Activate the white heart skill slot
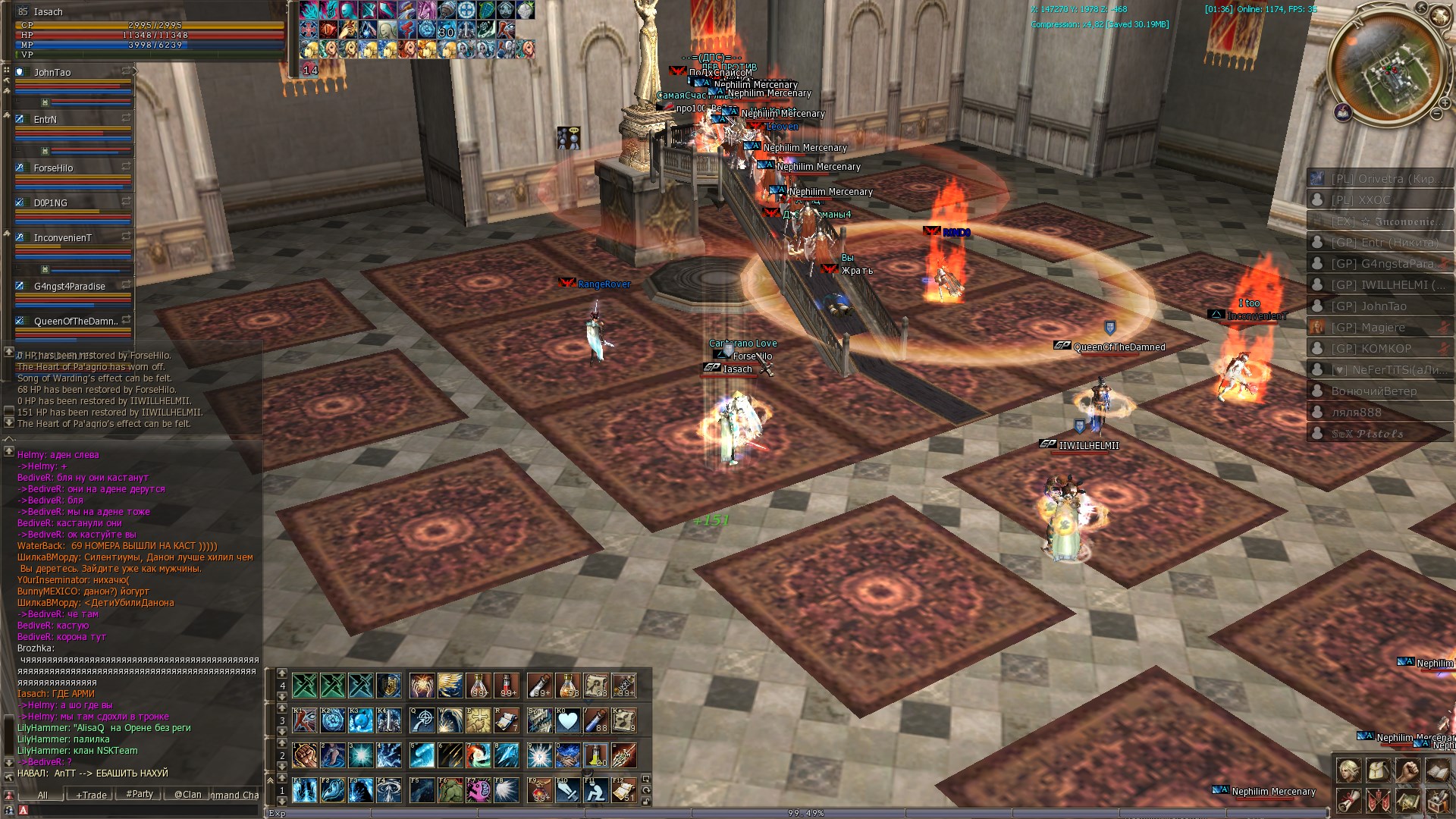Screen dimensions: 1456x819 click(568, 720)
